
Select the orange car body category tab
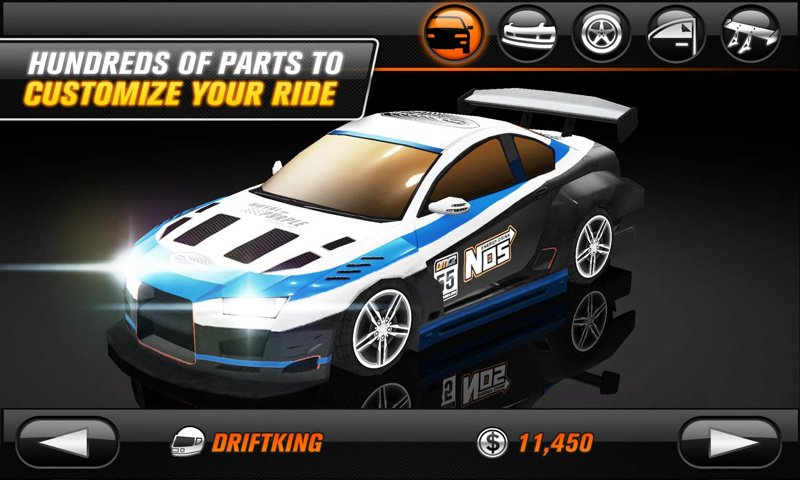tap(453, 32)
